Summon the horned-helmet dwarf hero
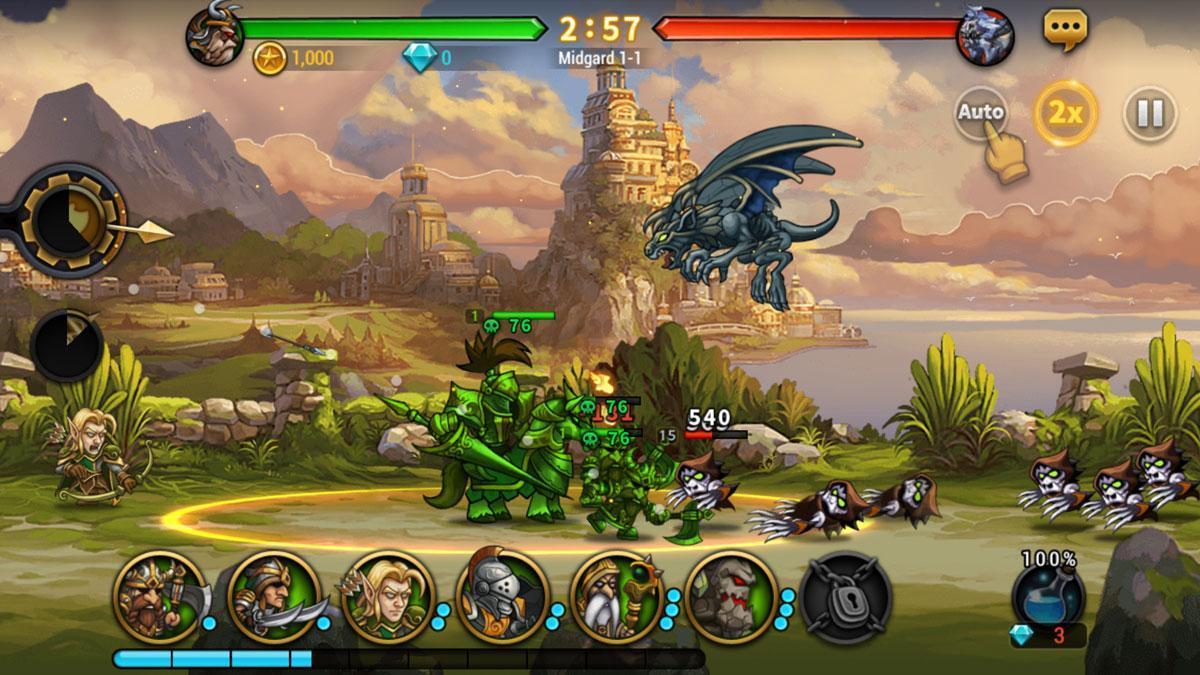 coord(159,597)
